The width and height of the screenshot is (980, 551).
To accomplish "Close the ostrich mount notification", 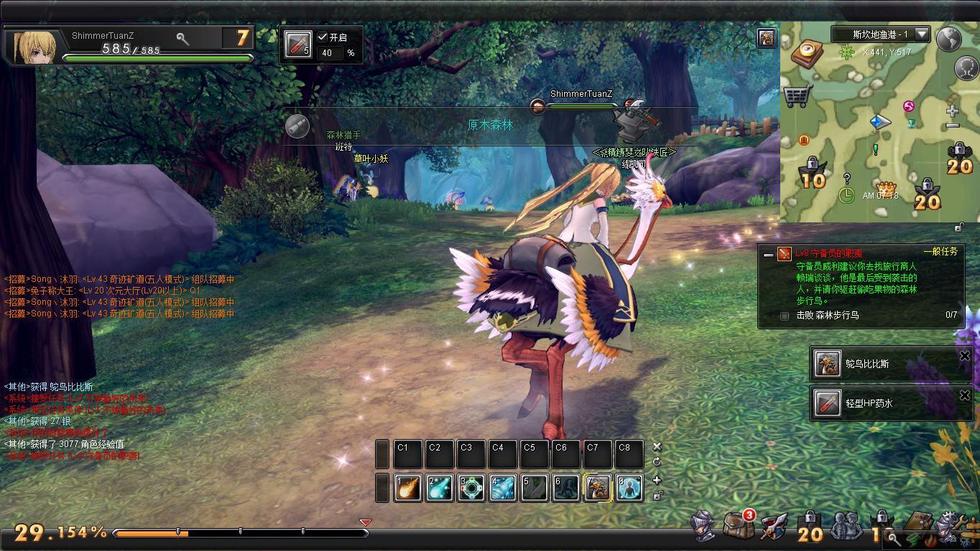I will coord(965,356).
